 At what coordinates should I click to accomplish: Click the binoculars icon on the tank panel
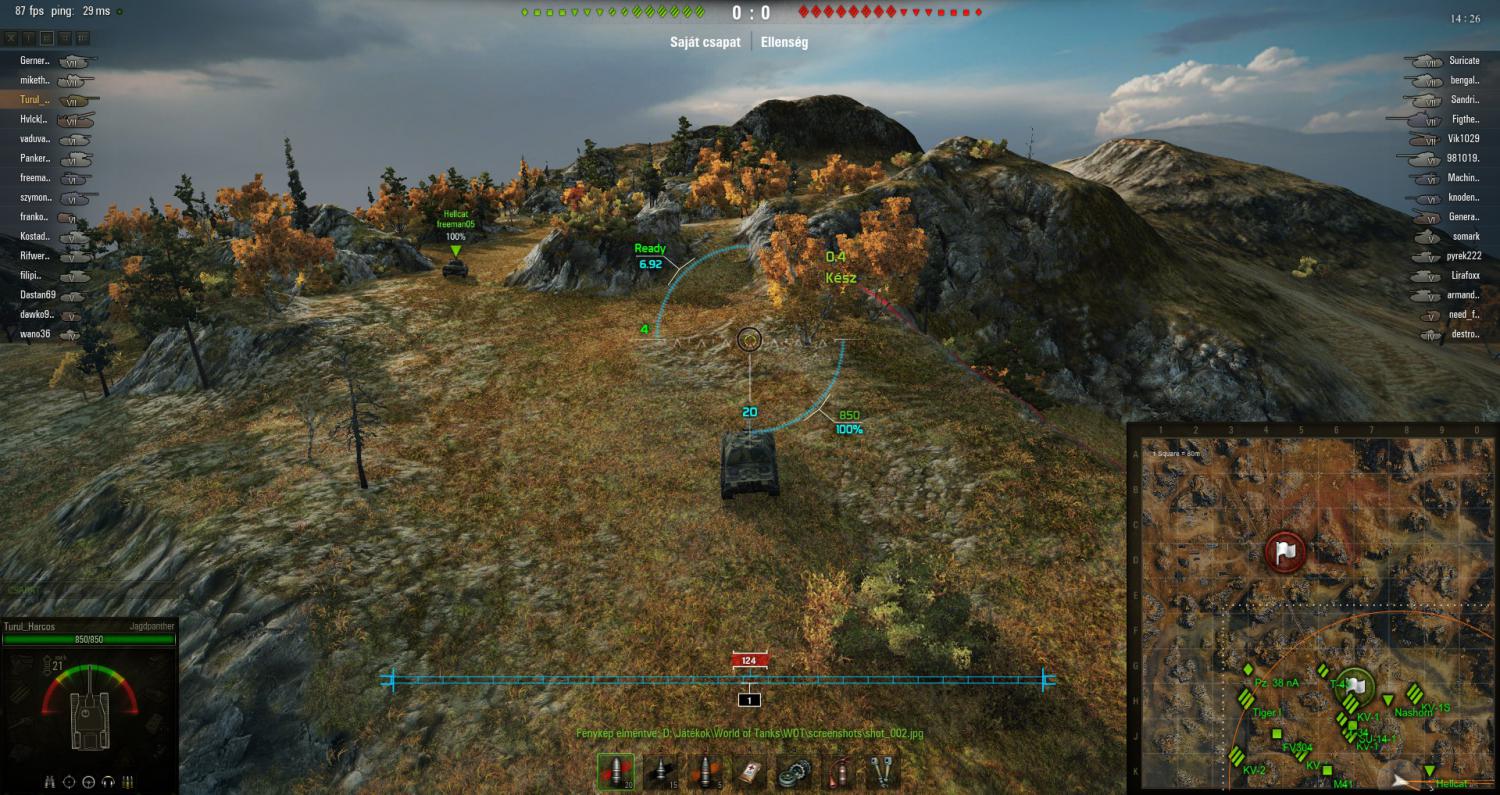(x=50, y=781)
